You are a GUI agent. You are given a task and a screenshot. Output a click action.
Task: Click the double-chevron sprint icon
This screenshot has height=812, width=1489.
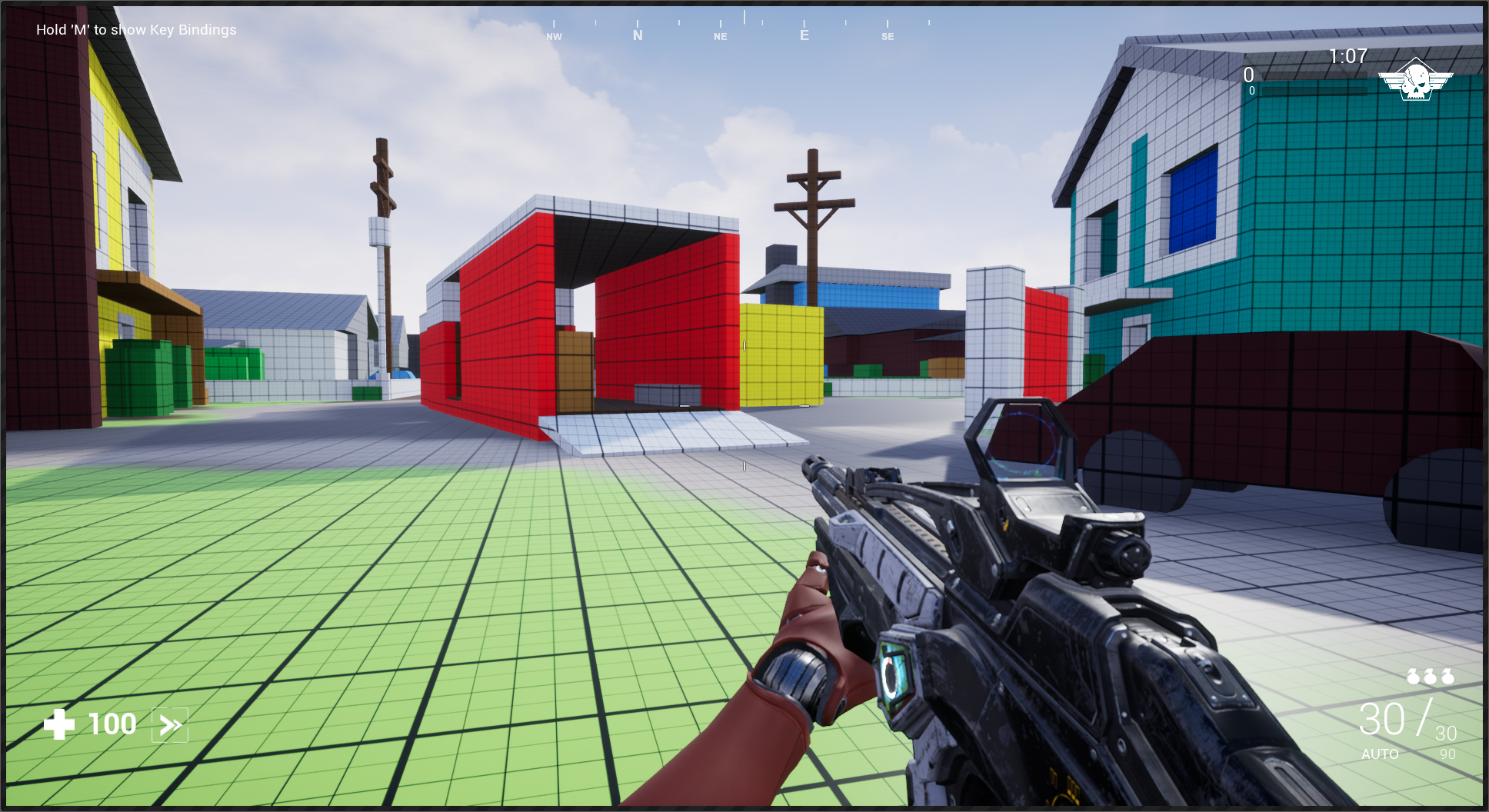pos(170,724)
